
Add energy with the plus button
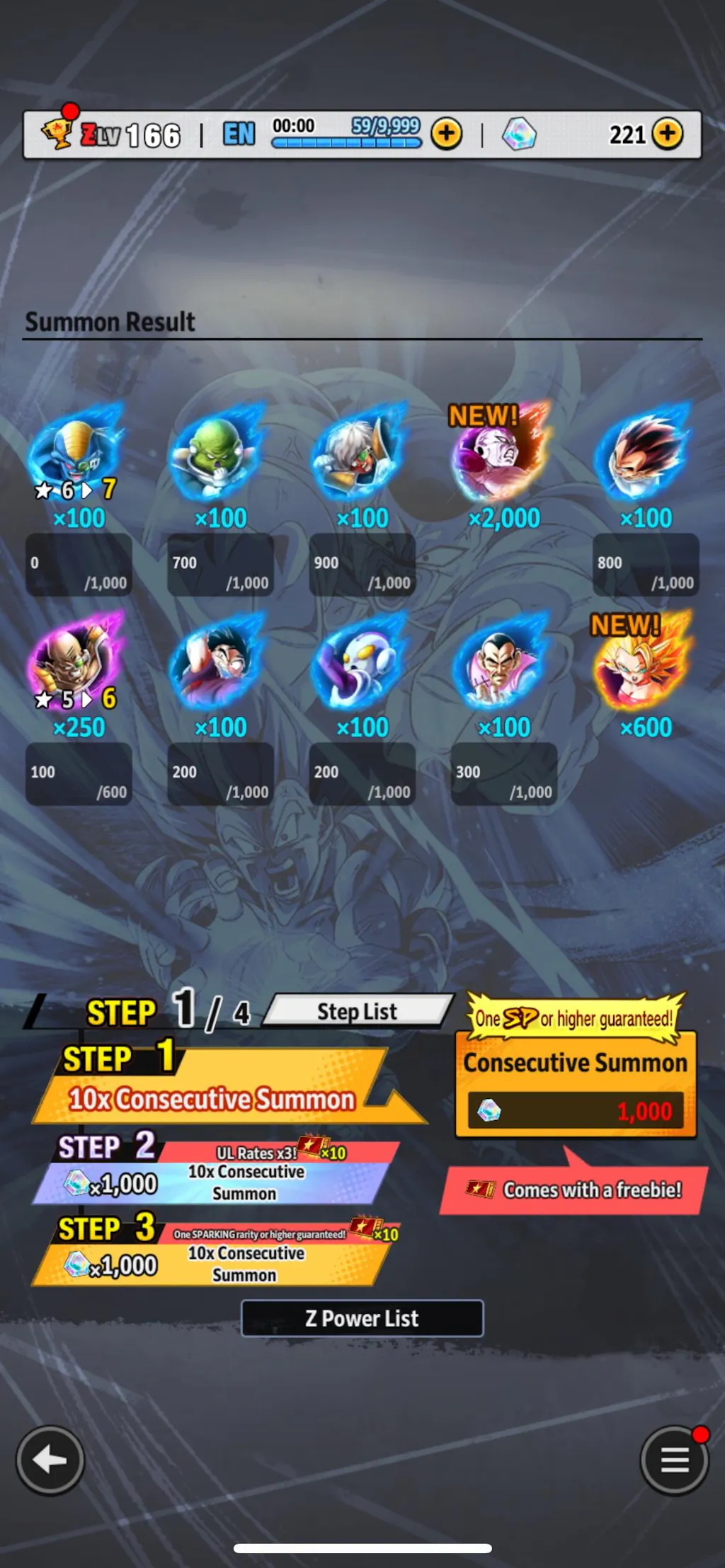pos(446,134)
